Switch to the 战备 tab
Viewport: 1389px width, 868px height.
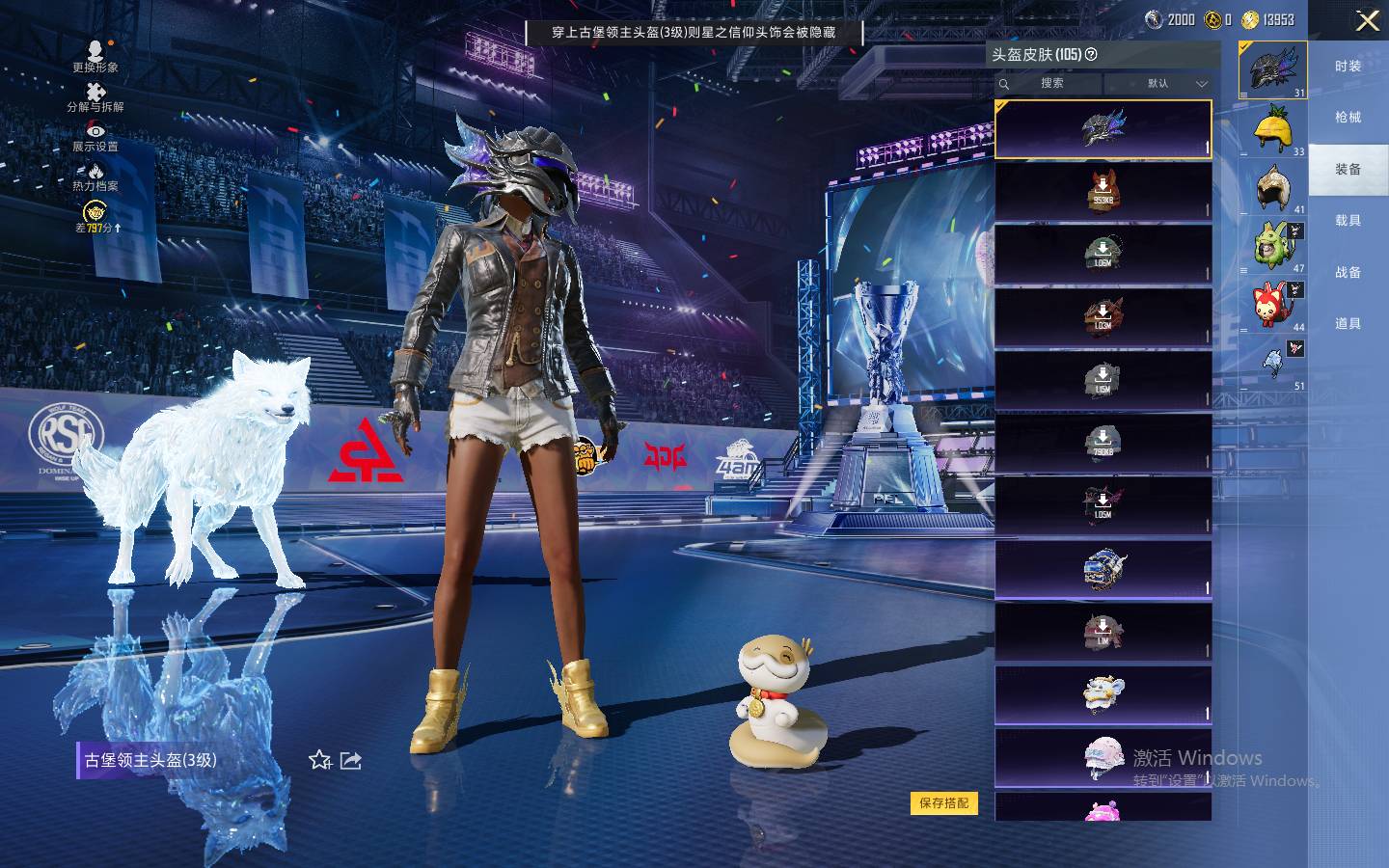(1348, 273)
